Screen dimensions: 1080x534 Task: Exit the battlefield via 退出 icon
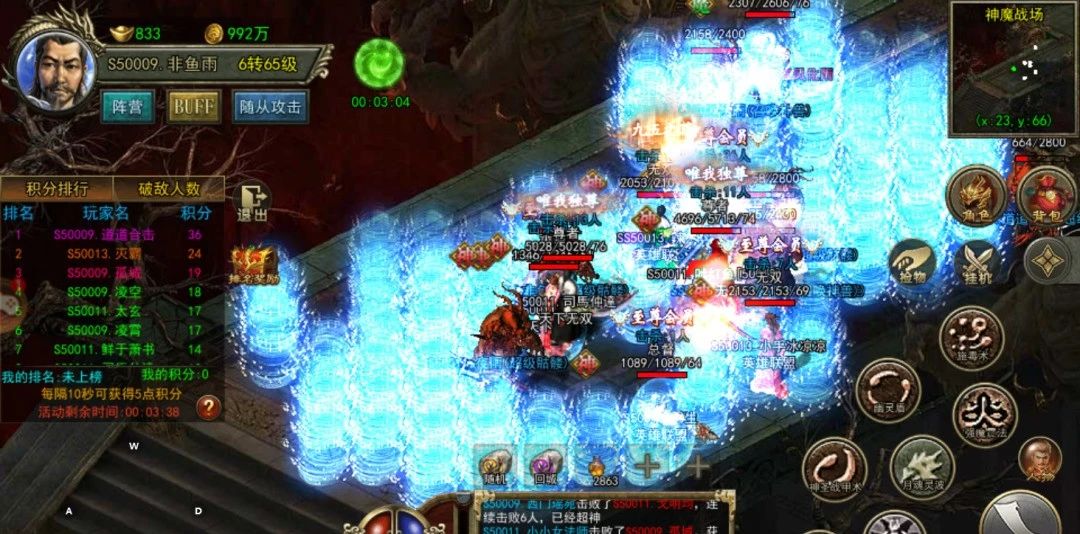253,201
